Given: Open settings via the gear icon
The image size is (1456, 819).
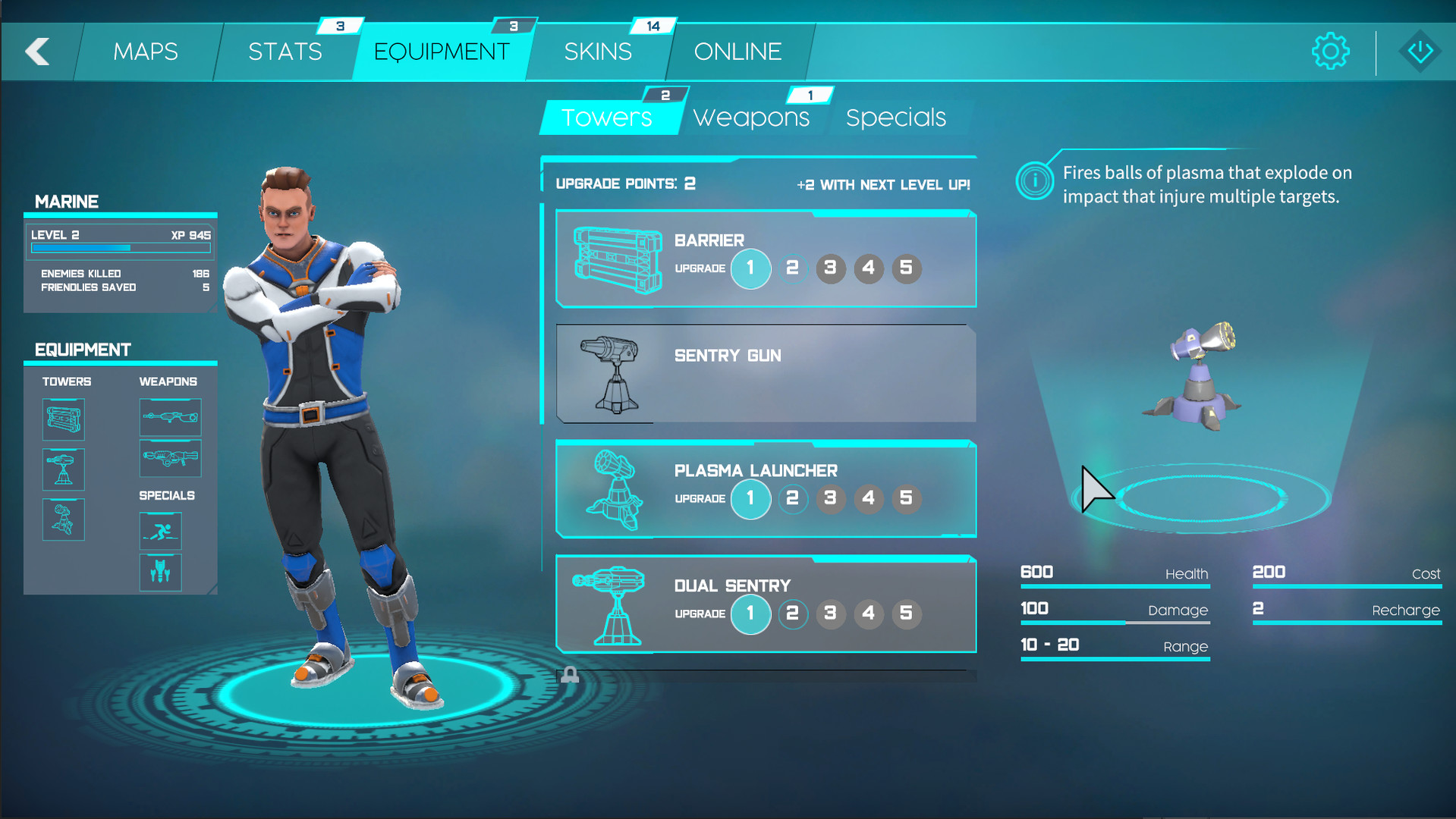Looking at the screenshot, I should 1330,52.
